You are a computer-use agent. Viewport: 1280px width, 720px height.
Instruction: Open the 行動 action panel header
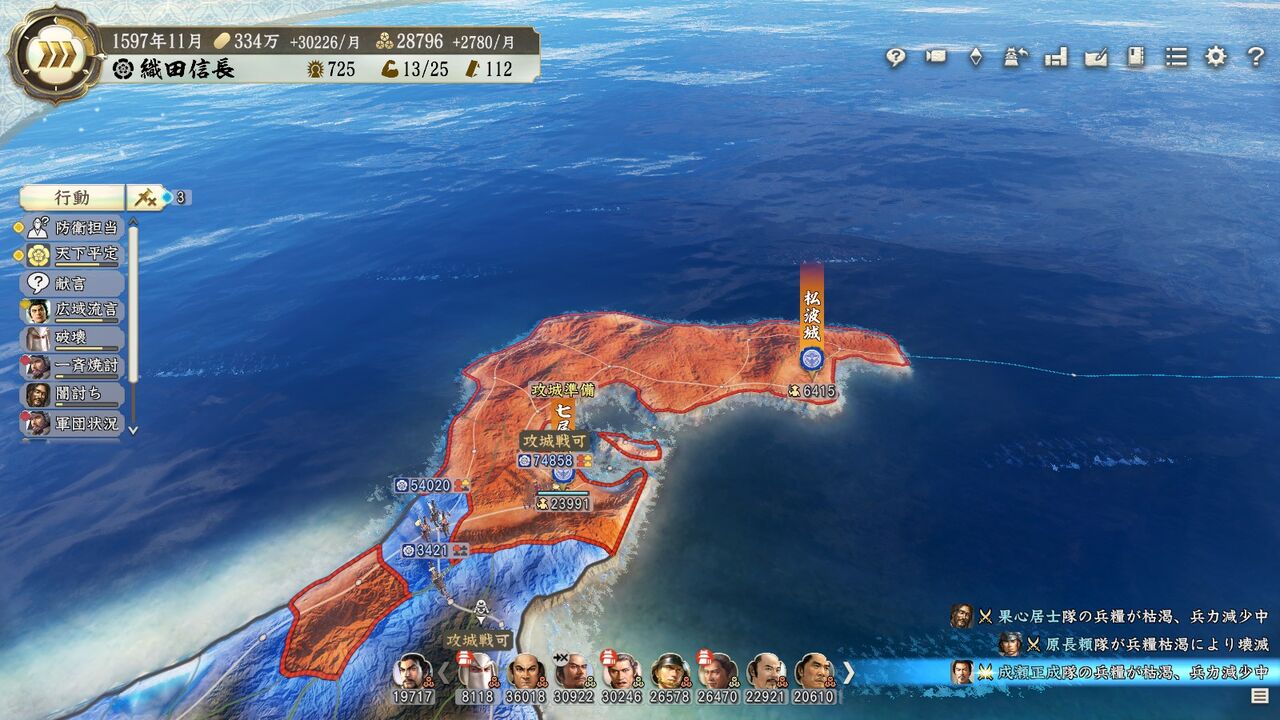(x=72, y=198)
